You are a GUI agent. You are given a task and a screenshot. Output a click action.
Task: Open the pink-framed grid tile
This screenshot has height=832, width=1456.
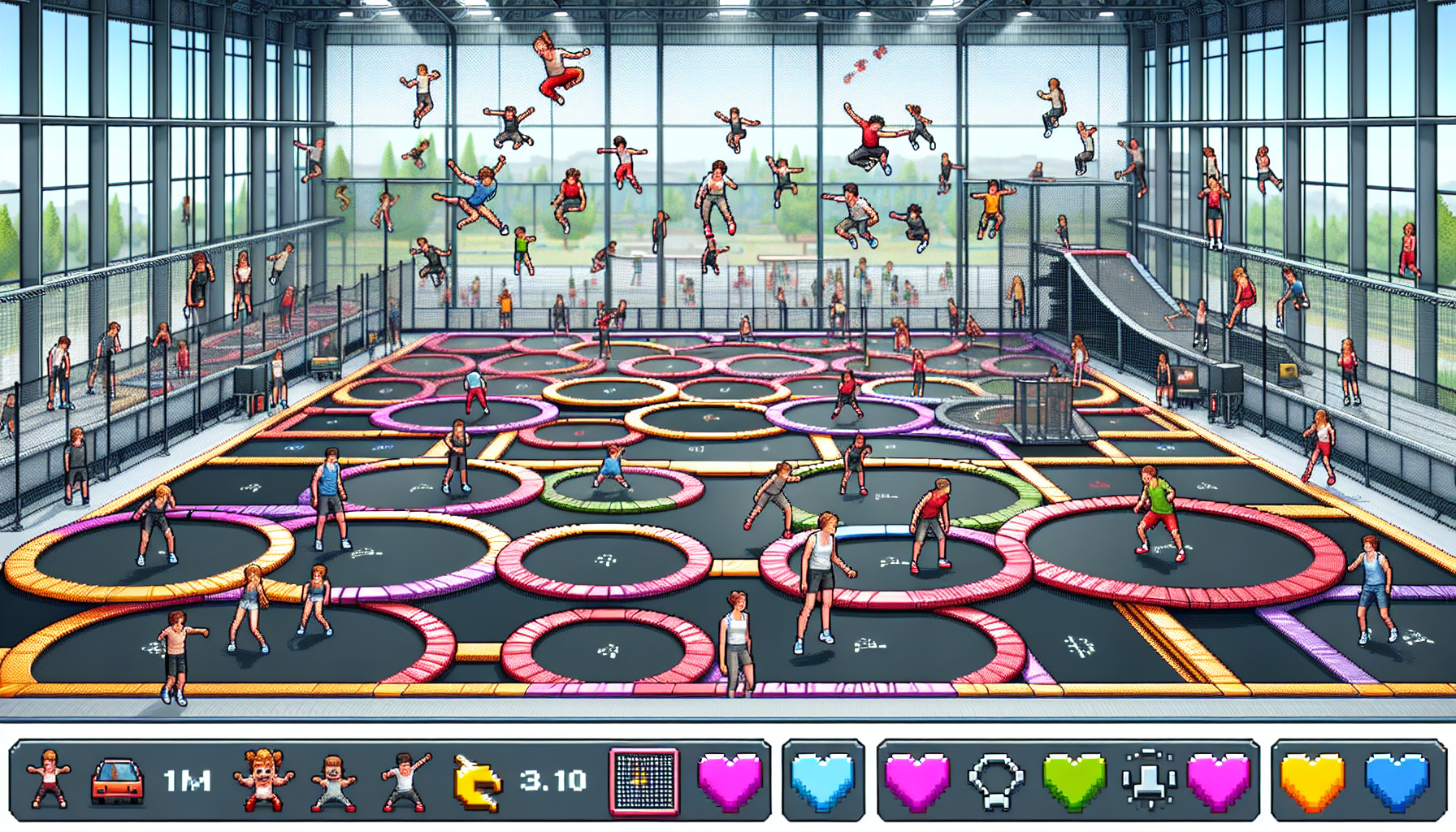coord(644,782)
